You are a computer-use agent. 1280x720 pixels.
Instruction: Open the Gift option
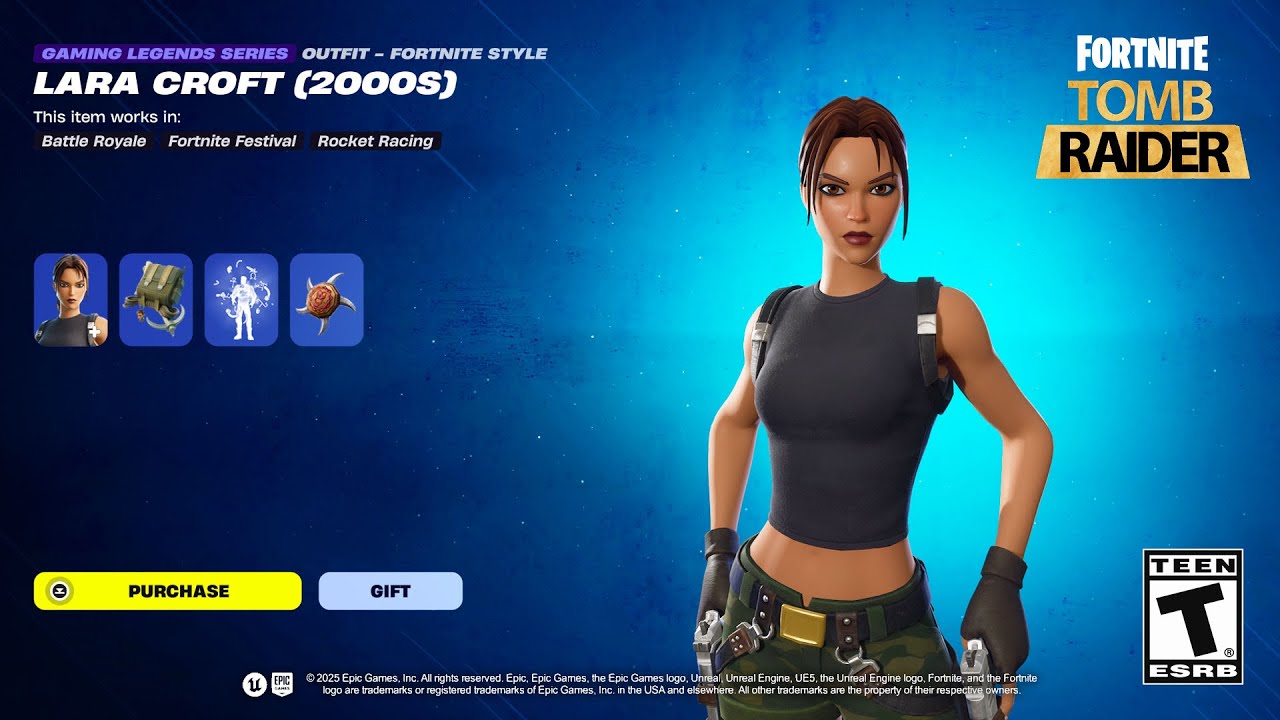point(389,591)
